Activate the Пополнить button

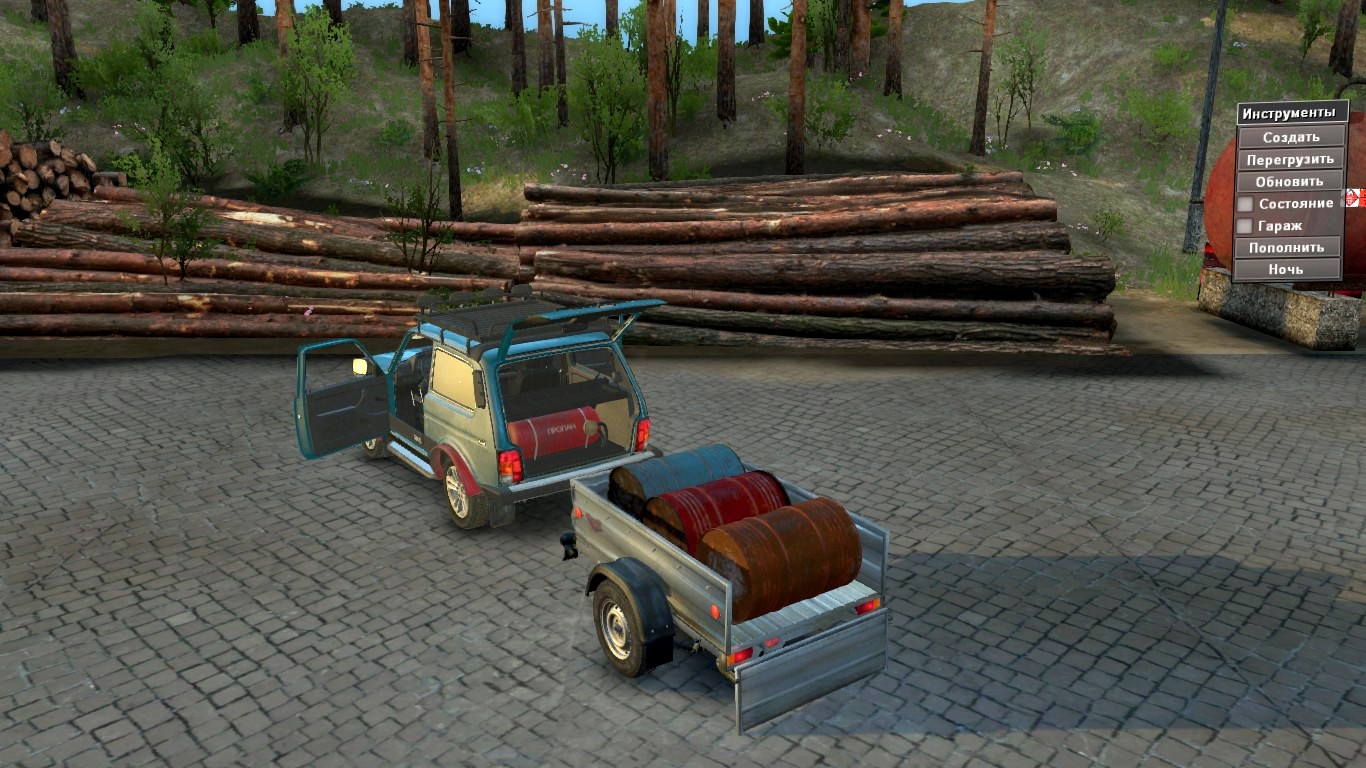[x=1286, y=247]
